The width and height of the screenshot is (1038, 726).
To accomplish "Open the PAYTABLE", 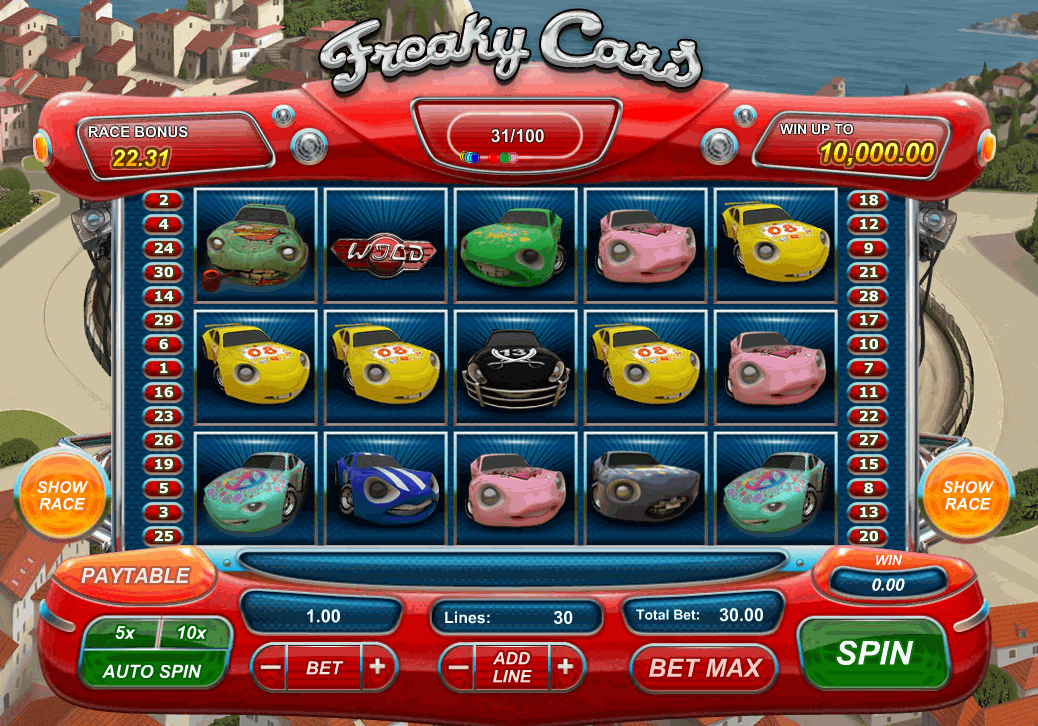I will point(135,576).
